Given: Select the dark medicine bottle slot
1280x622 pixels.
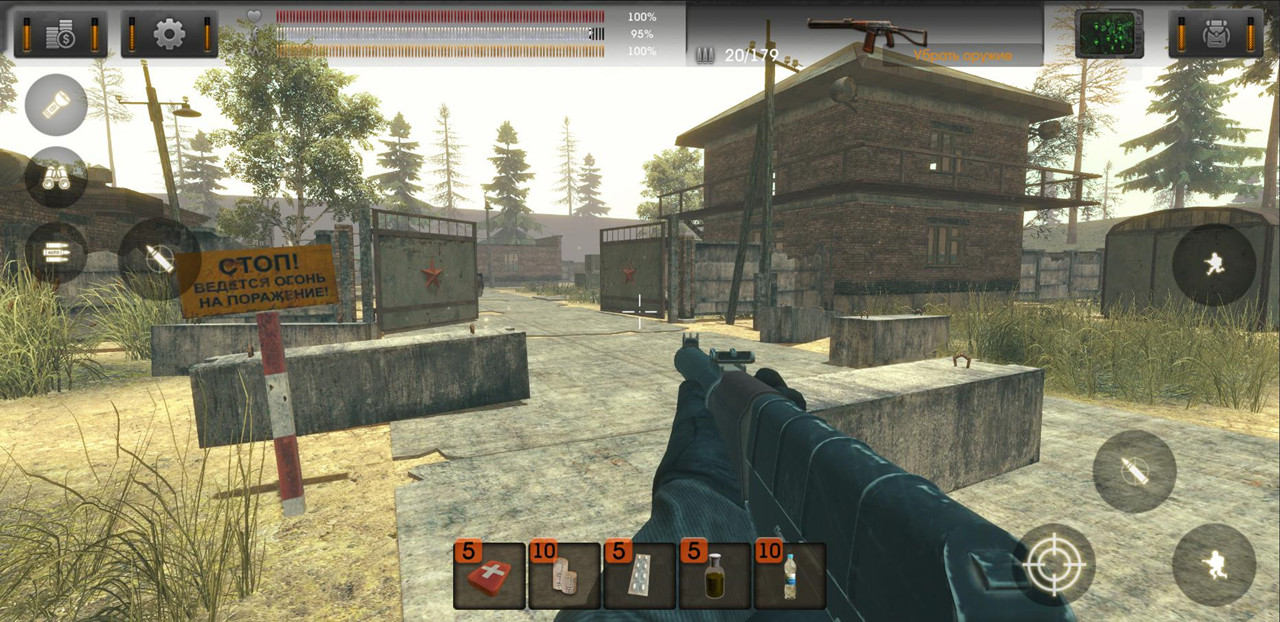Looking at the screenshot, I should point(715,577).
